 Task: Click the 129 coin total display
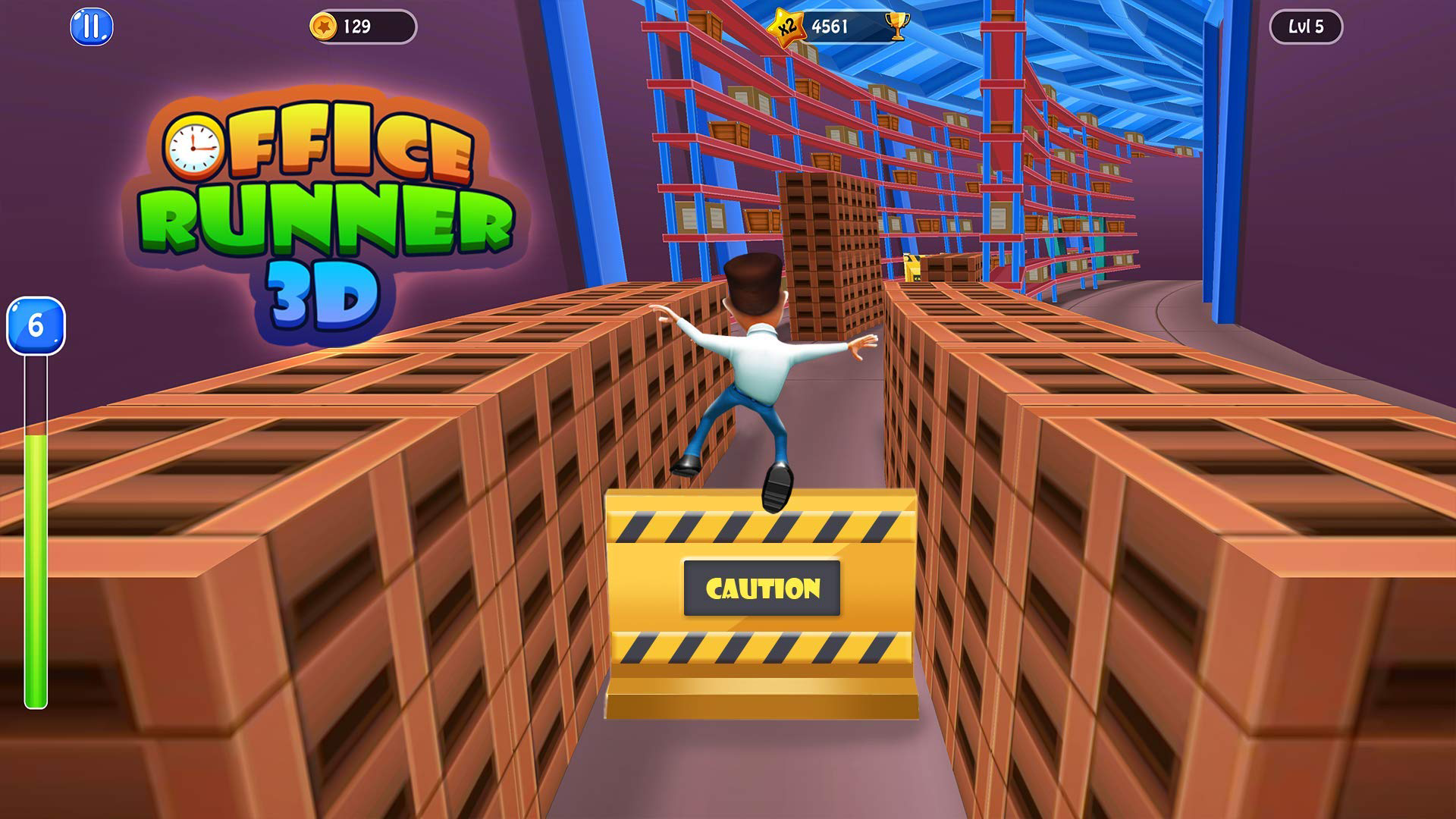356,25
